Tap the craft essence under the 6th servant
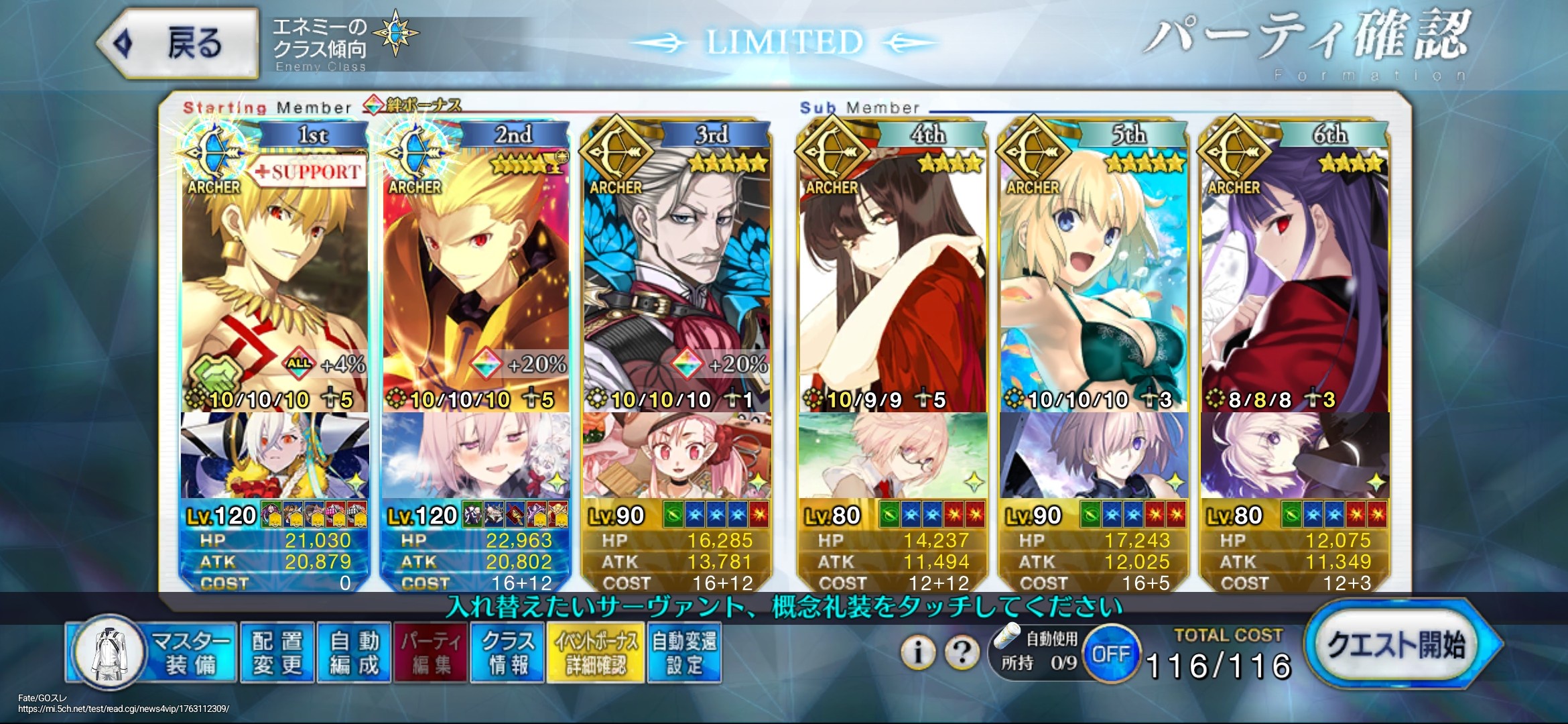This screenshot has height=724, width=1568. click(x=1295, y=456)
